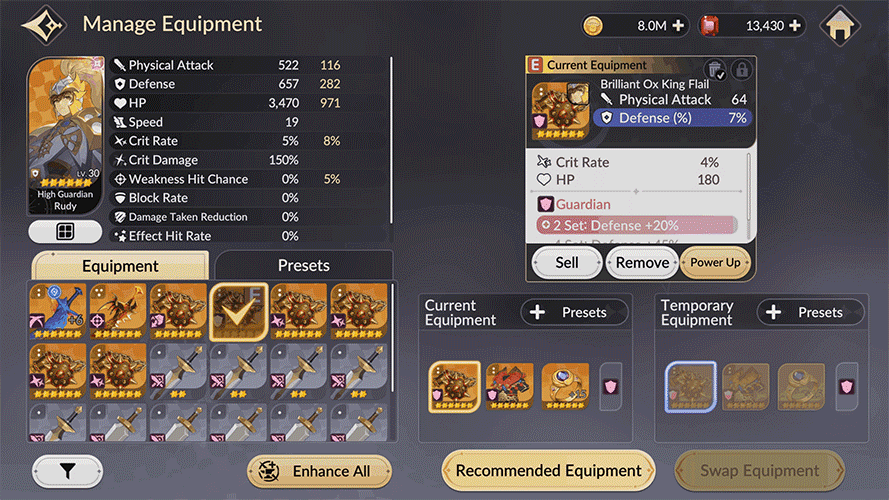
Task: Go back using the top-left arrow
Action: click(x=44, y=25)
